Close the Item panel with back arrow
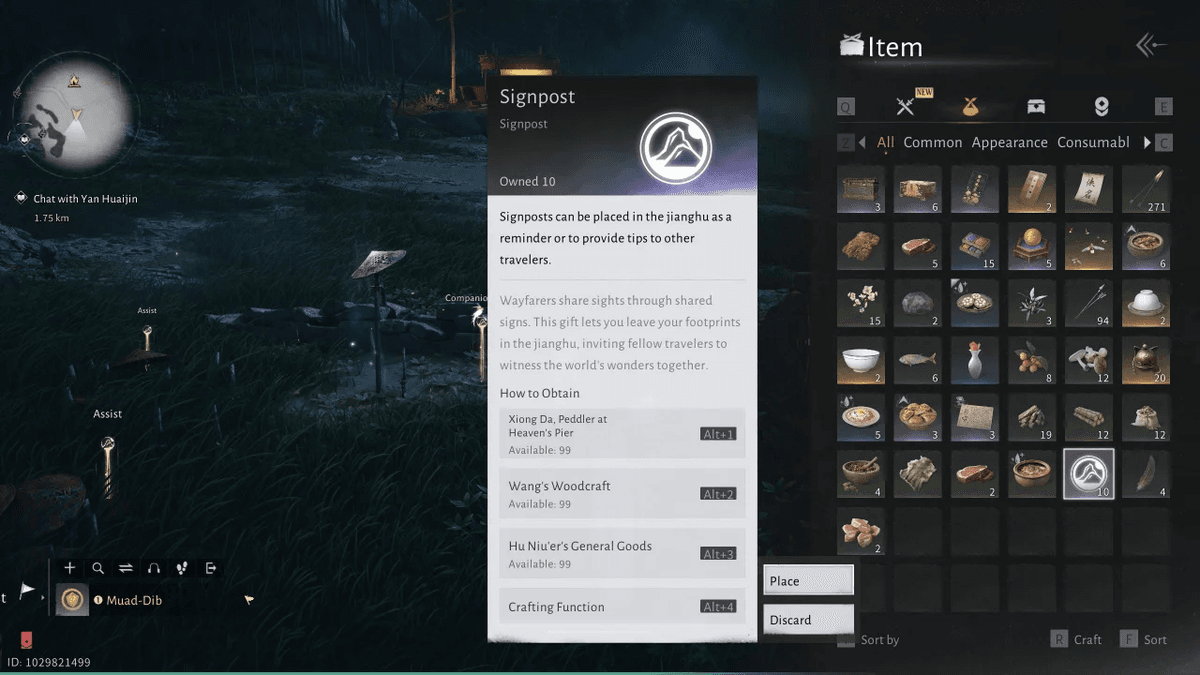Image resolution: width=1200 pixels, height=675 pixels. pyautogui.click(x=1151, y=46)
